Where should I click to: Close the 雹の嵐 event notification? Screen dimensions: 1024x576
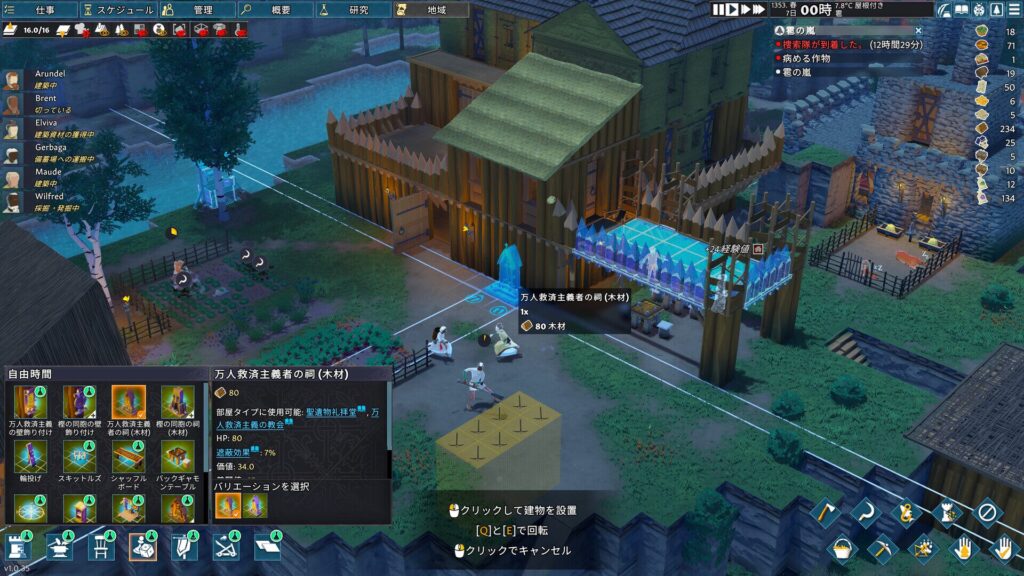pos(918,31)
